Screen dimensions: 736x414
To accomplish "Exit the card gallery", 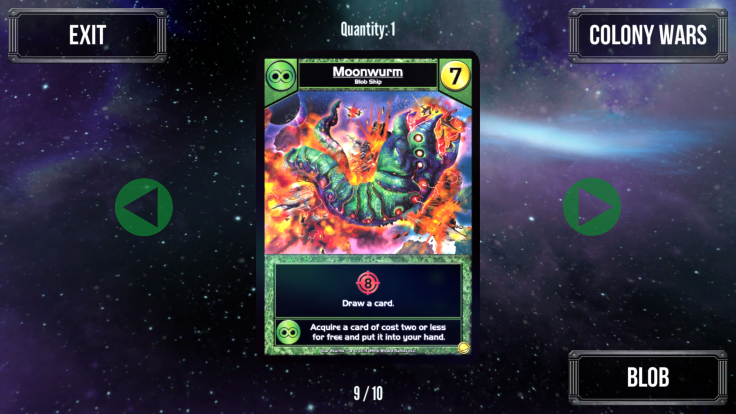I will coord(88,35).
